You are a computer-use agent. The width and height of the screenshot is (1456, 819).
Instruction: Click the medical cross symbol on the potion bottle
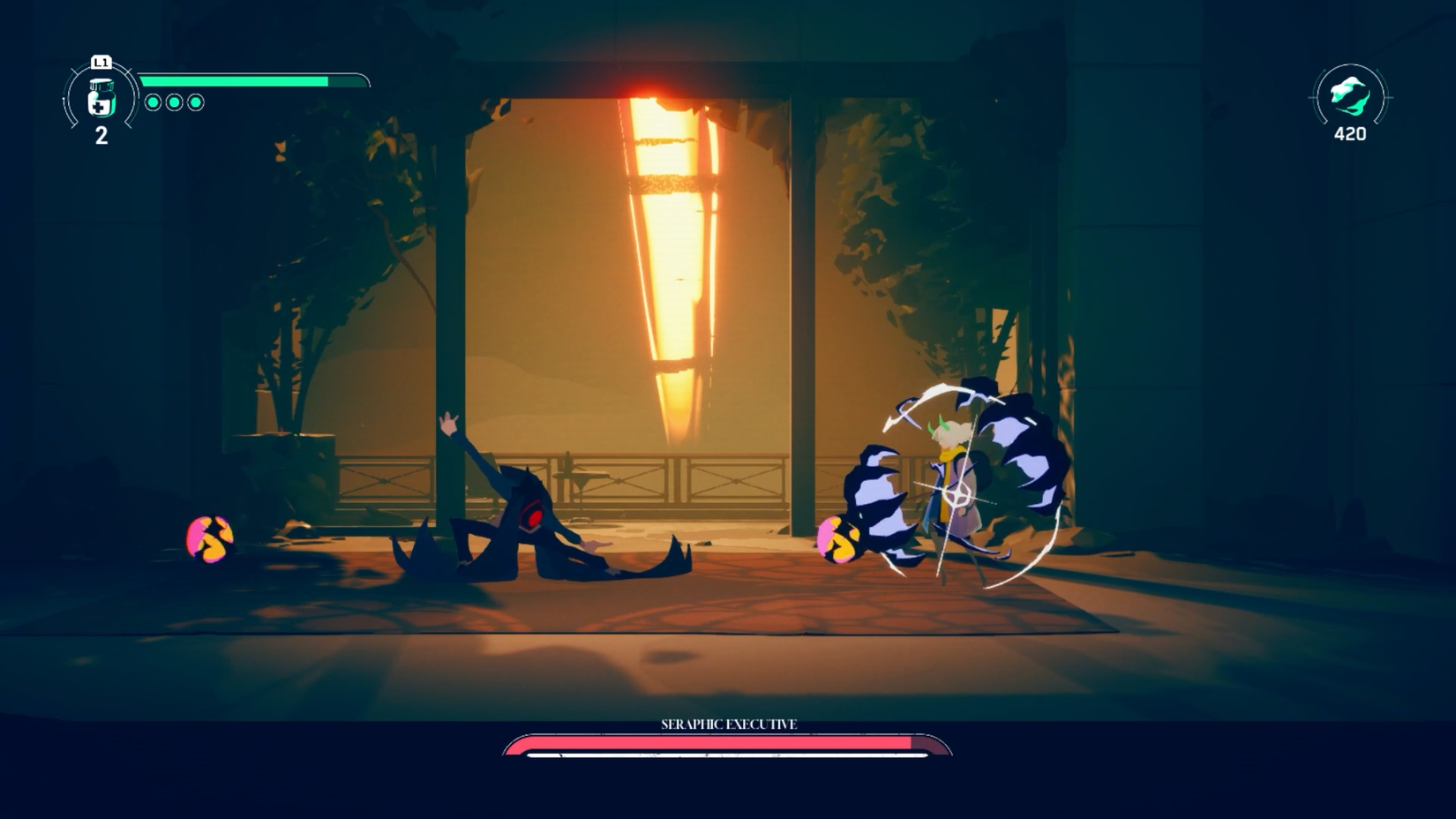pyautogui.click(x=99, y=105)
